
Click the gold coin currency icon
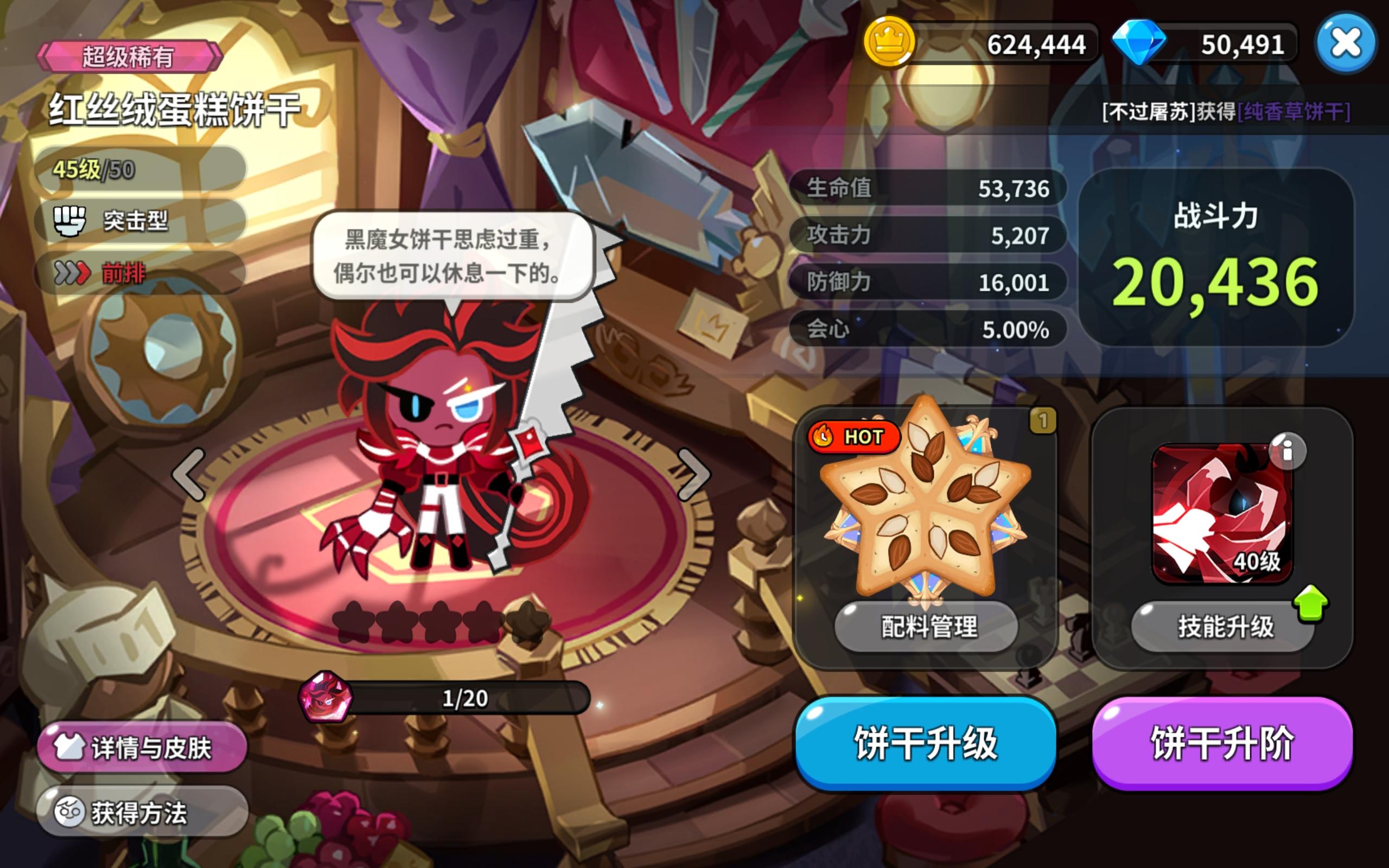[890, 43]
